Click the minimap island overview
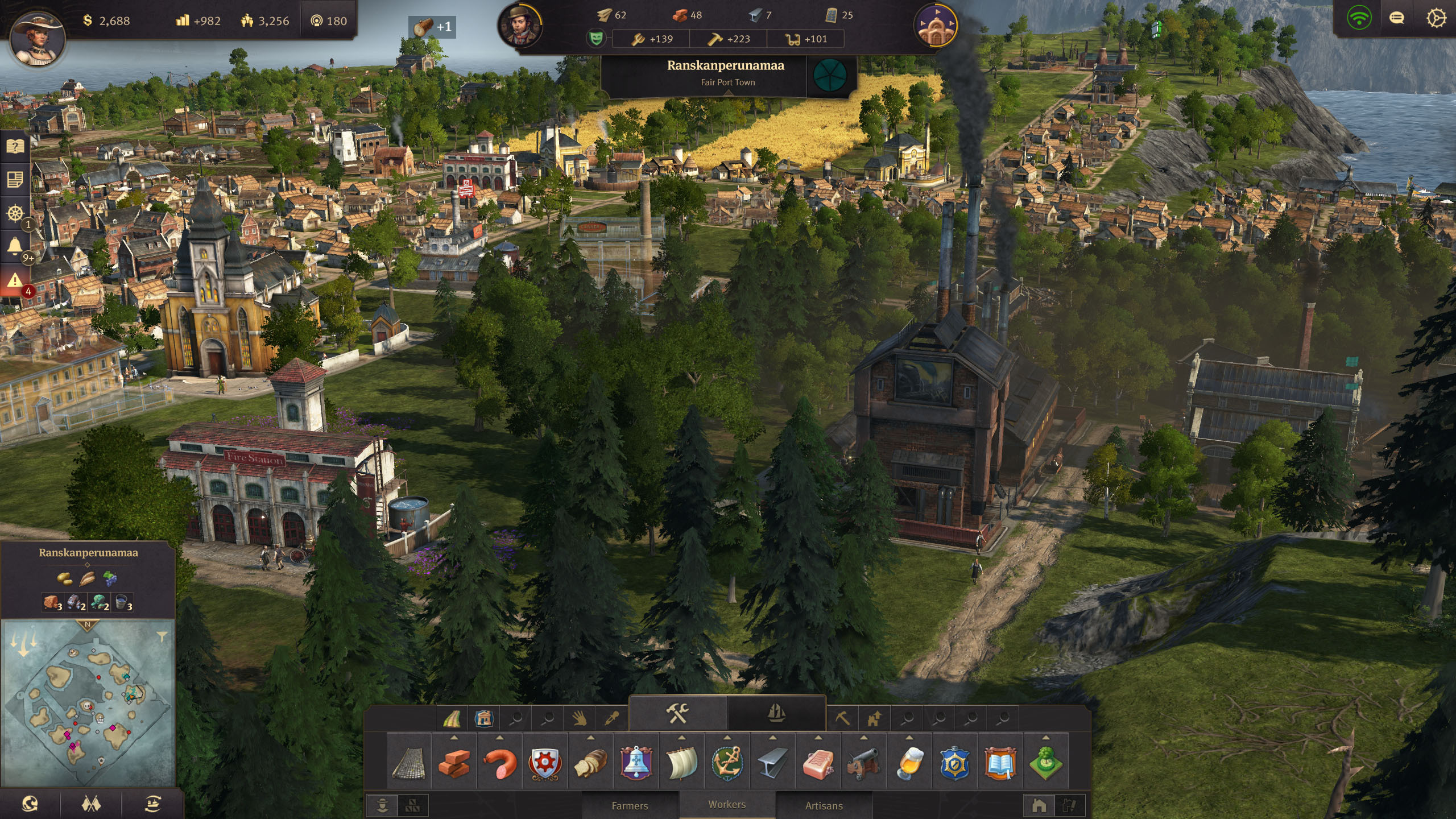Screen dimensions: 1456x819 point(88,703)
